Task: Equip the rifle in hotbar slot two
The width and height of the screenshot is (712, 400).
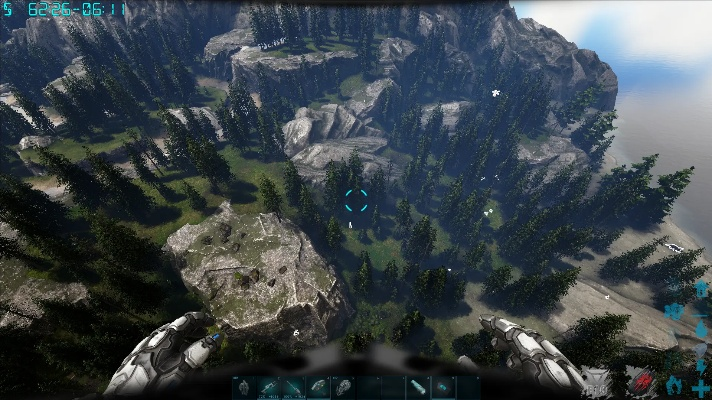Action: 270,387
